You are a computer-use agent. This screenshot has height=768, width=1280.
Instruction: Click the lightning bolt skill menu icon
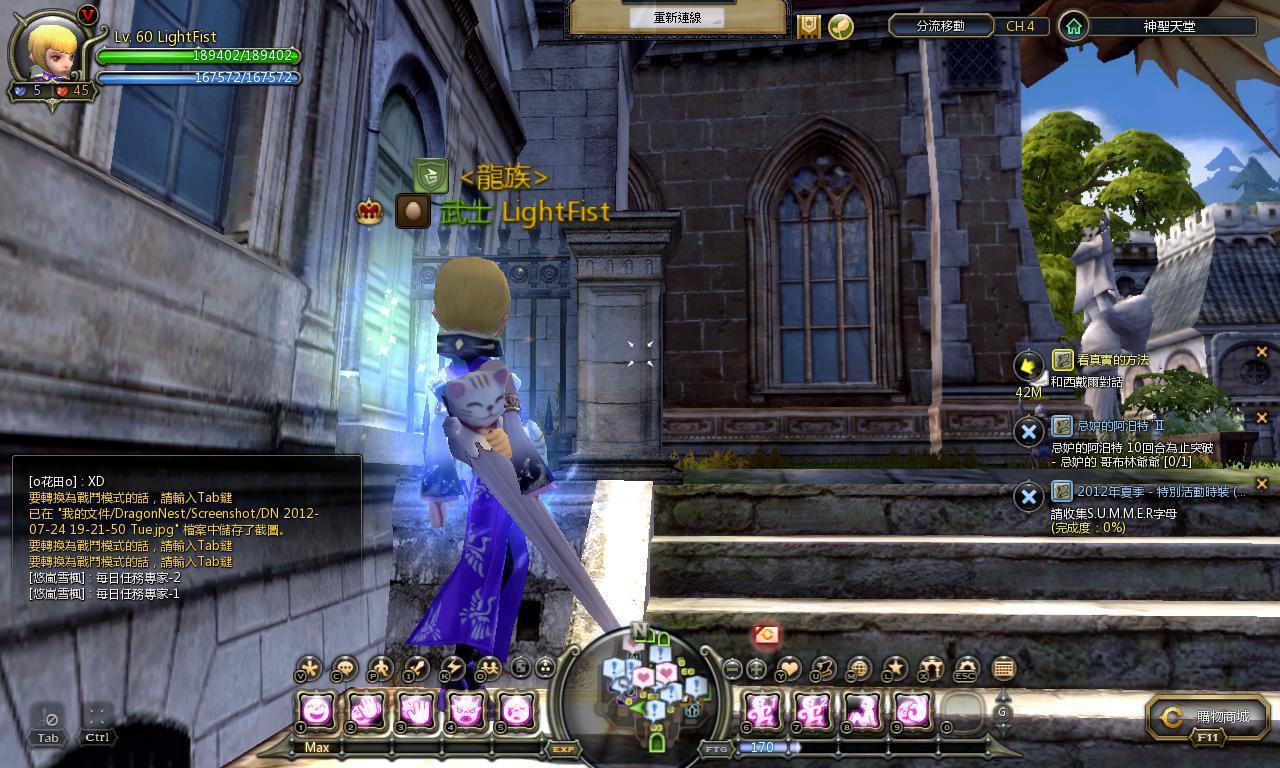point(451,669)
